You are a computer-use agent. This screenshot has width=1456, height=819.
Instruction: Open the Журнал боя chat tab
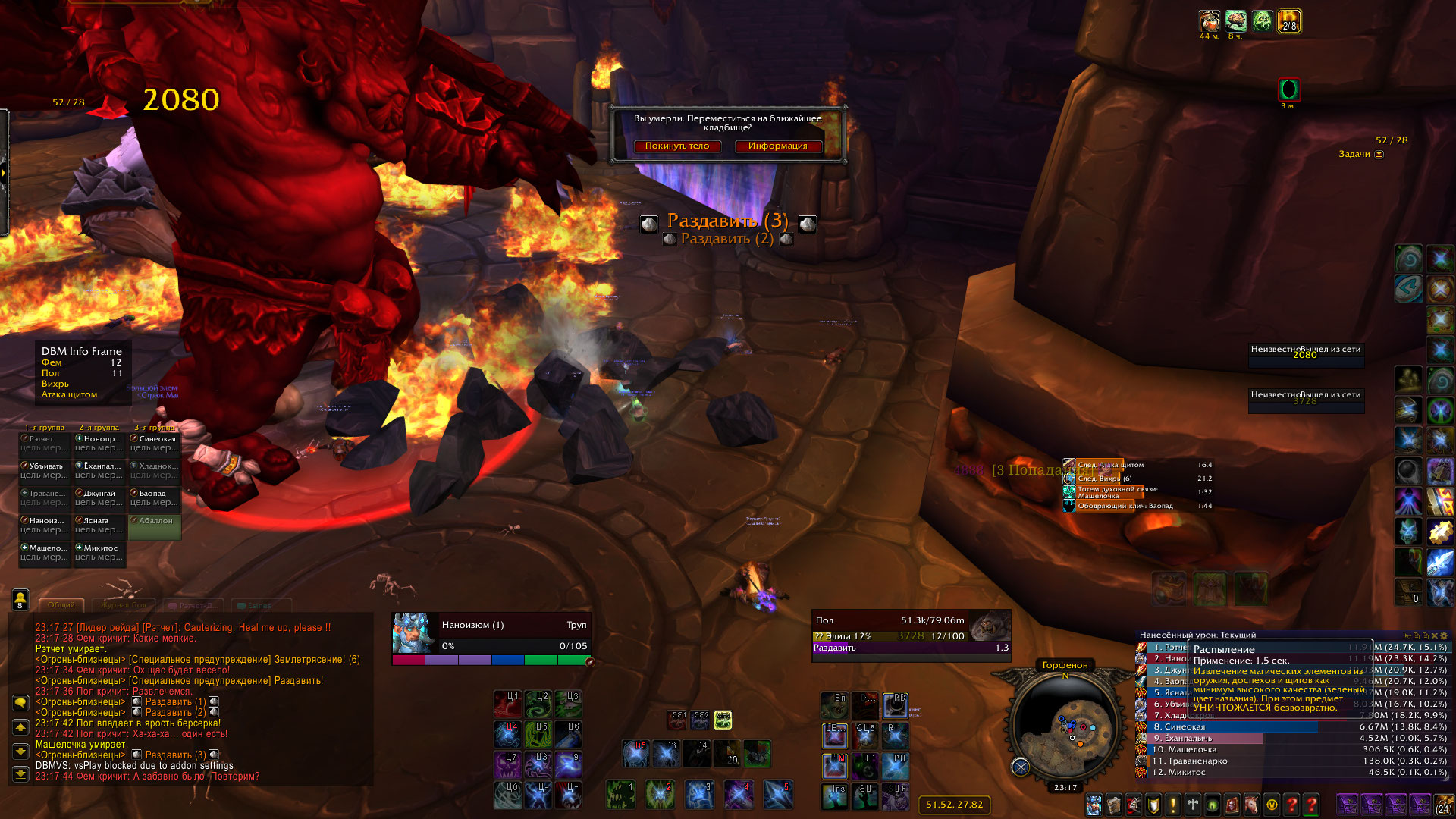124,605
